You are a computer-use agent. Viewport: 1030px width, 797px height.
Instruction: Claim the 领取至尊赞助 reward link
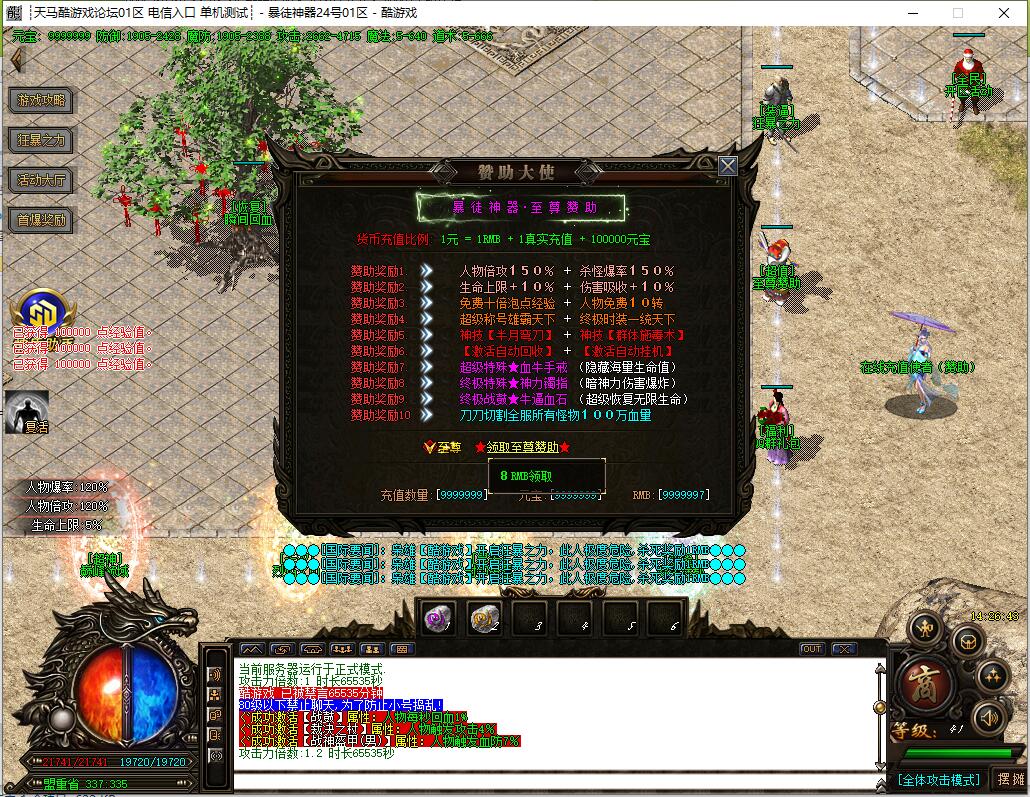coord(524,447)
